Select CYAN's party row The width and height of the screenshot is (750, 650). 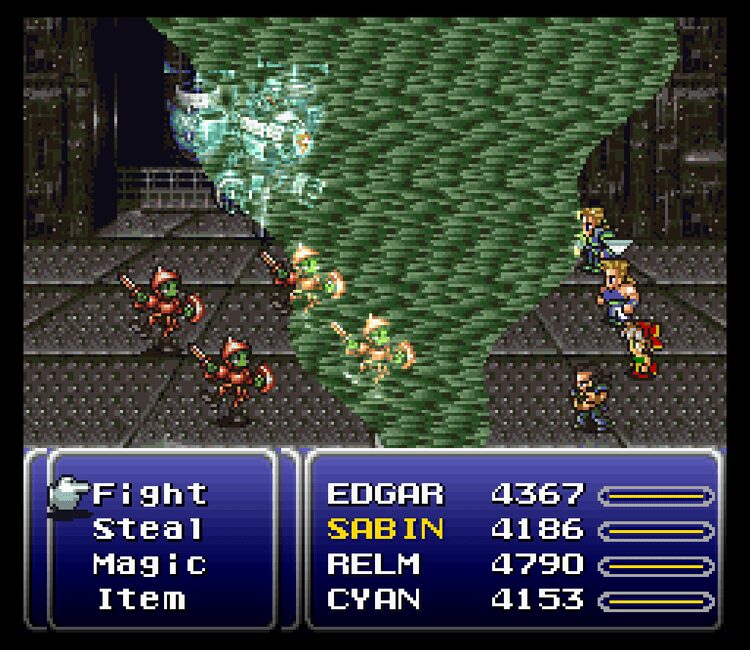point(373,599)
